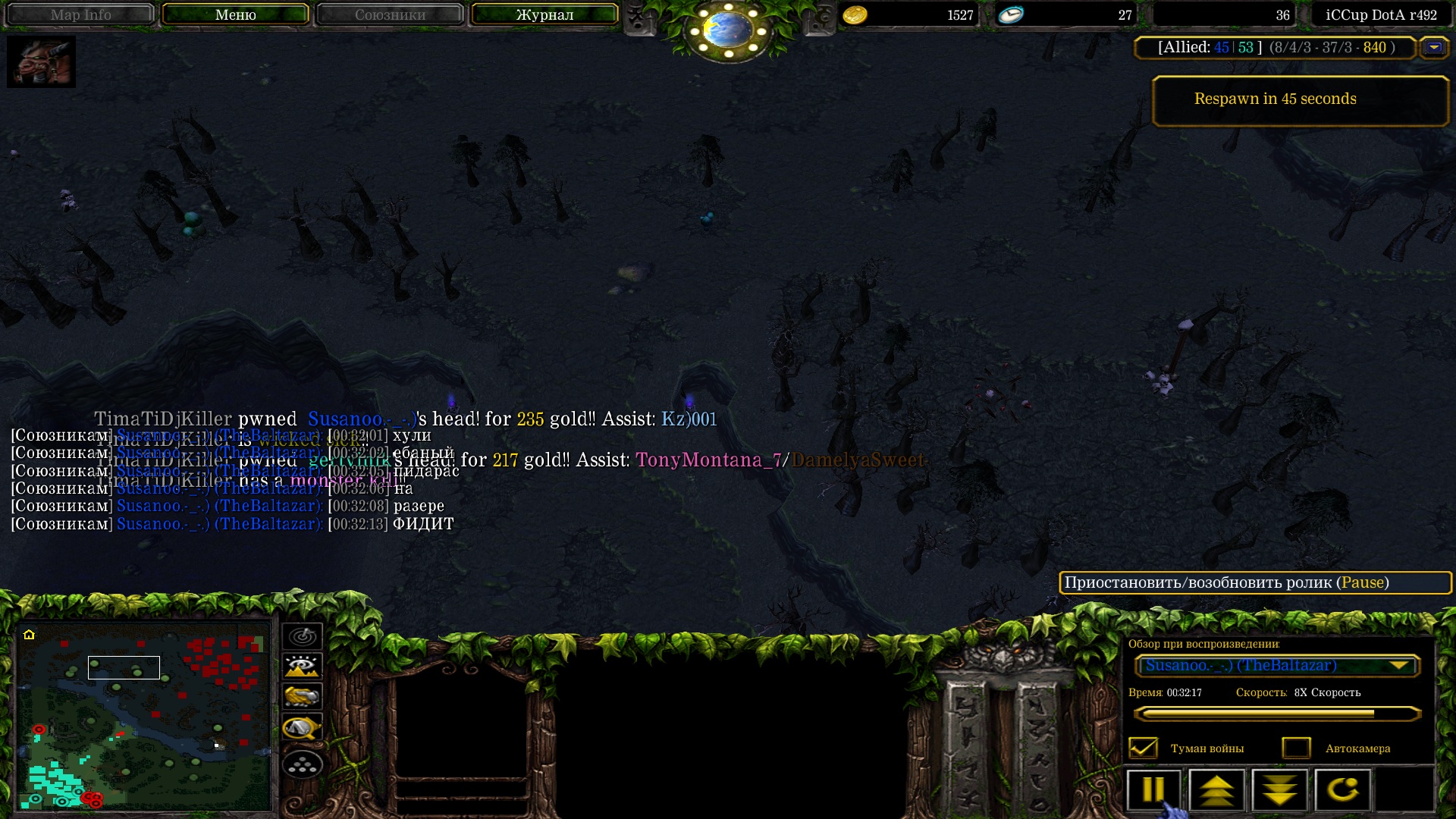Open the Журнал log

[544, 14]
